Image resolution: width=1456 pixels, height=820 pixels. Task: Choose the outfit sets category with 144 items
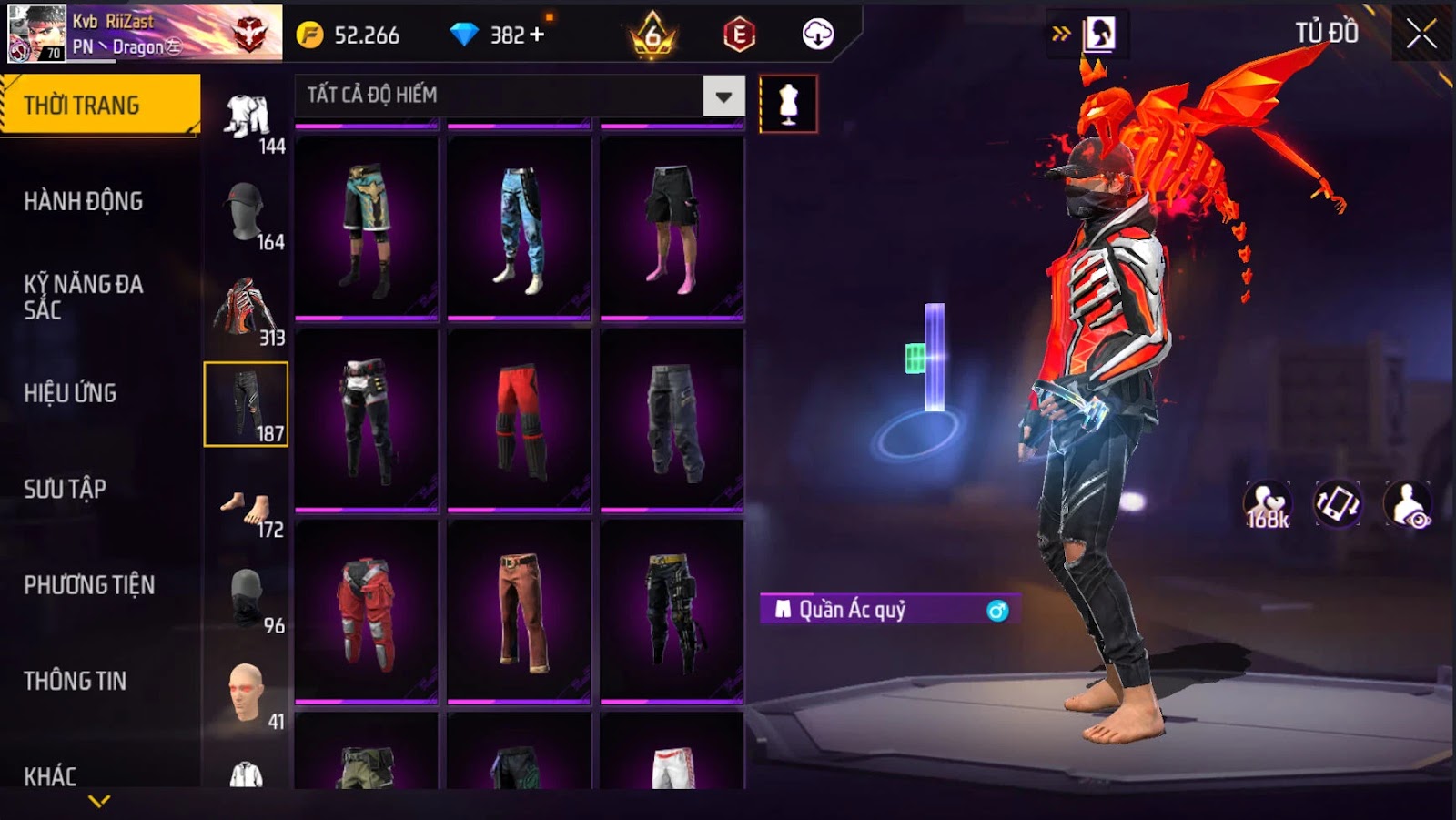click(x=248, y=121)
